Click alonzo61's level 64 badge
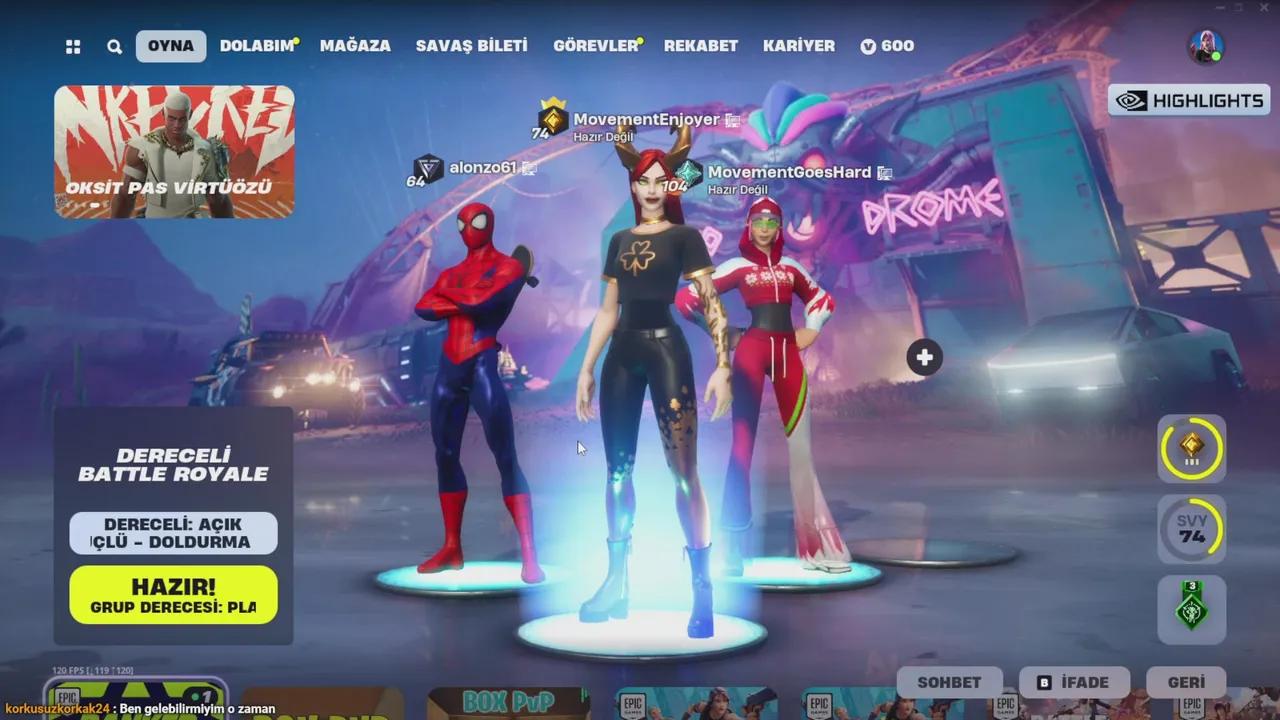1280x720 pixels. pos(428,170)
